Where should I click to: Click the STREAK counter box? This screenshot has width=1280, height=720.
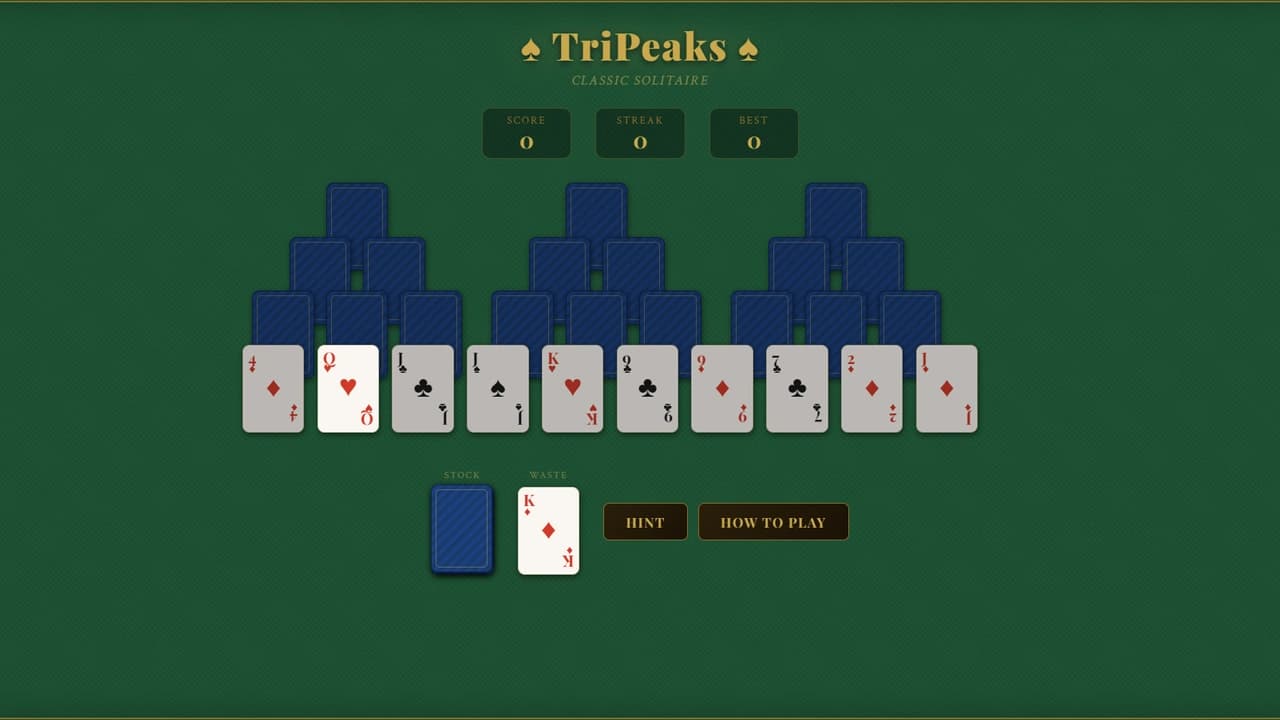point(640,133)
